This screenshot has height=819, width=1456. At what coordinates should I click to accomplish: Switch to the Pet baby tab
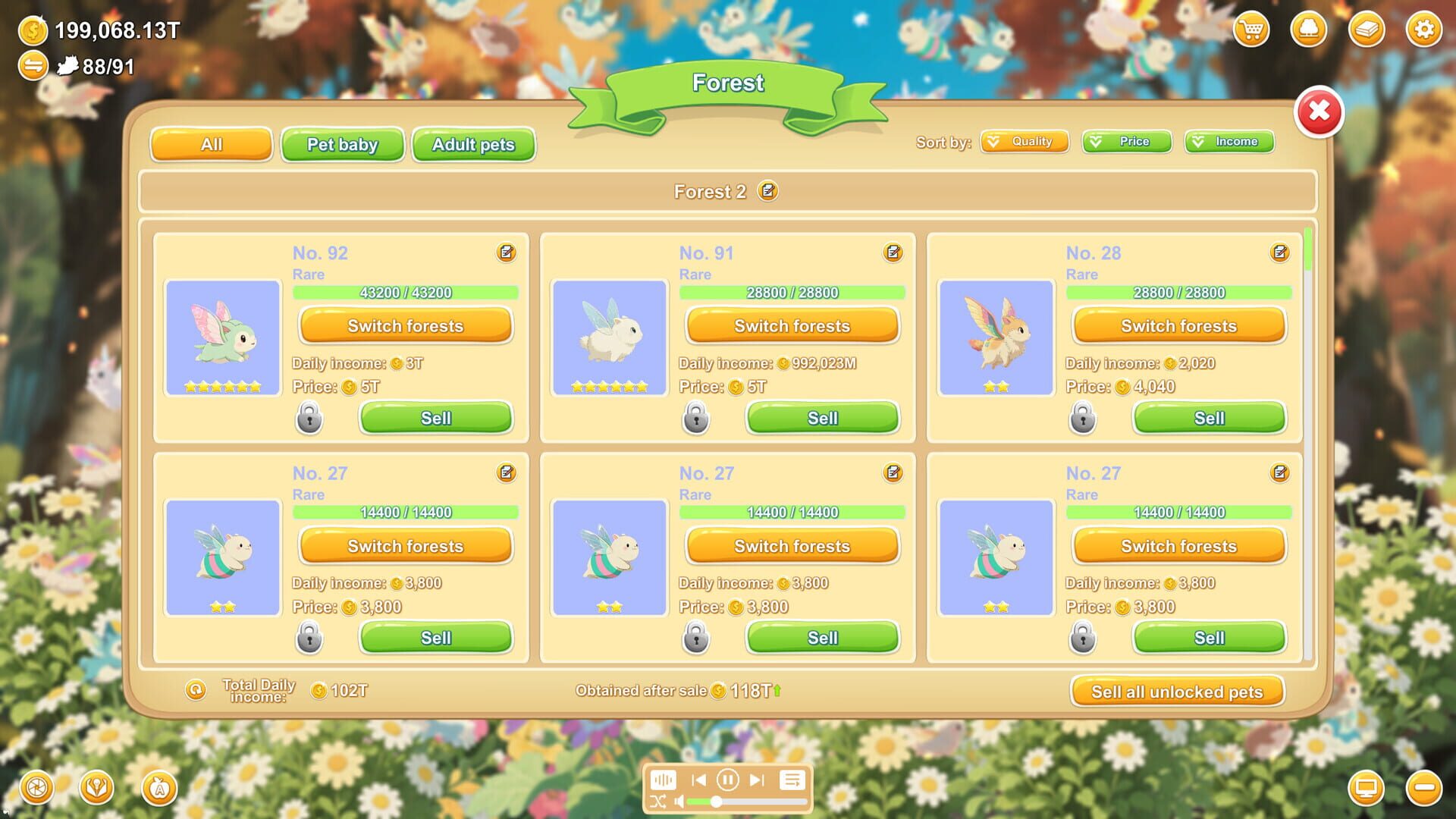[342, 145]
